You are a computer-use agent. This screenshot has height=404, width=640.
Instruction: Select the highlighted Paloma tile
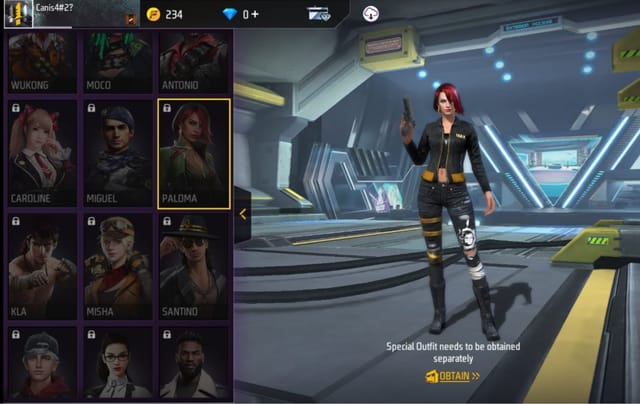pos(194,152)
